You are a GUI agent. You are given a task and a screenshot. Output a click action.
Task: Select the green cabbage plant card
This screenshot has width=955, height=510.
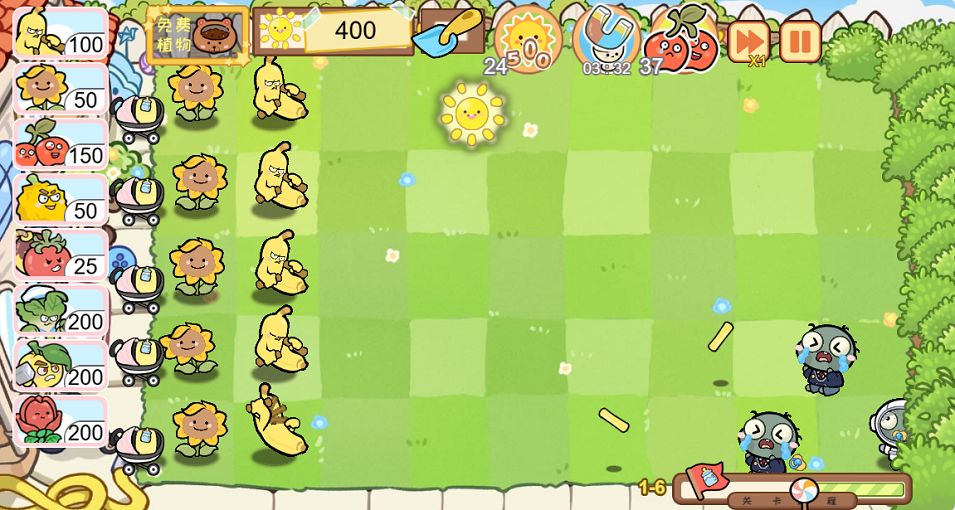(x=60, y=310)
